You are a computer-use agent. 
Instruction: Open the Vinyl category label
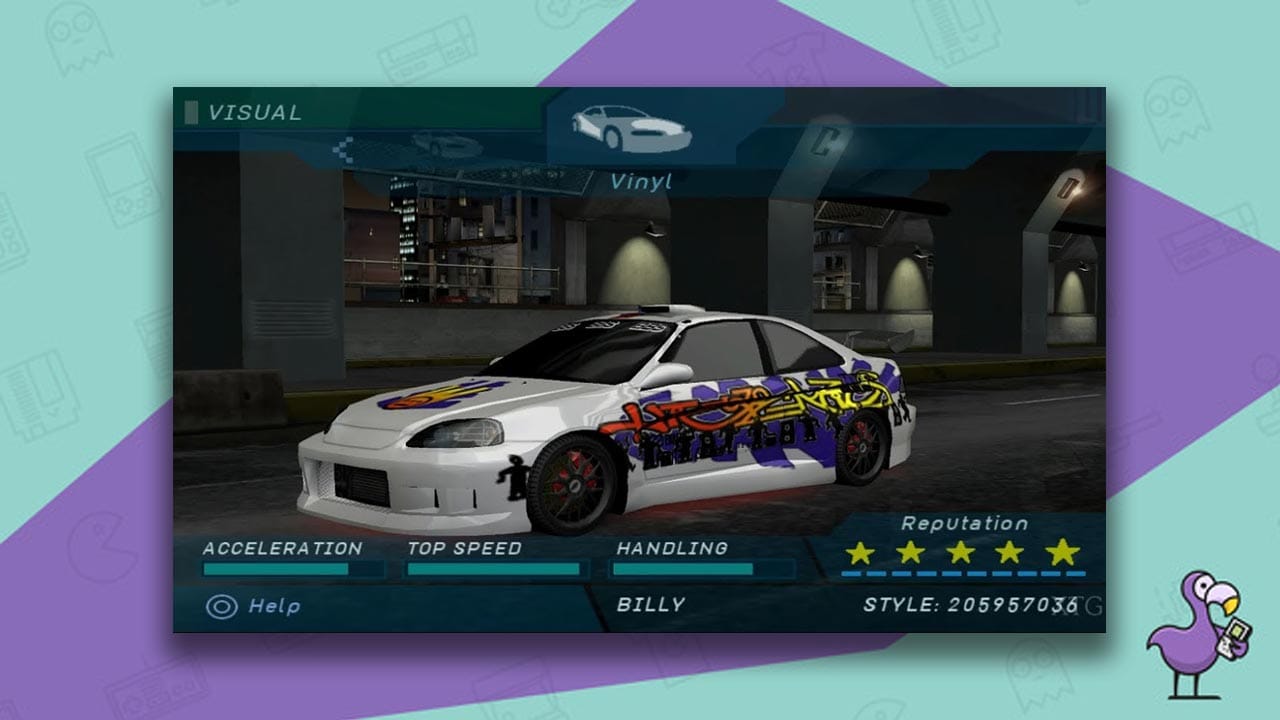(x=640, y=180)
